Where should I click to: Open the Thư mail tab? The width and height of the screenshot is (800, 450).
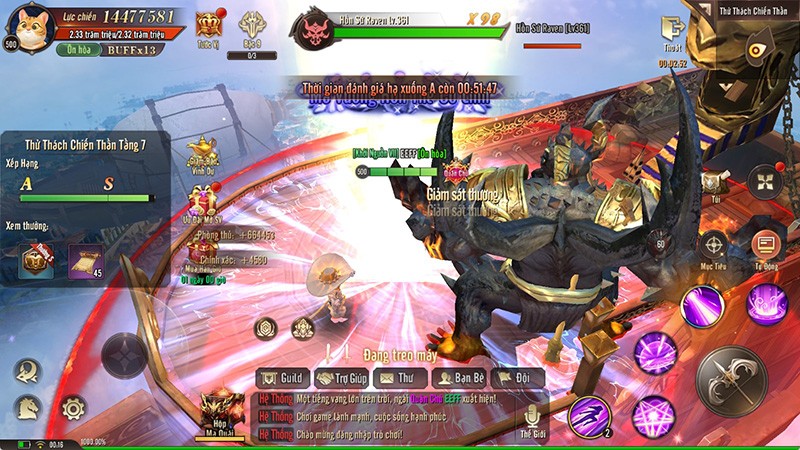click(x=399, y=378)
